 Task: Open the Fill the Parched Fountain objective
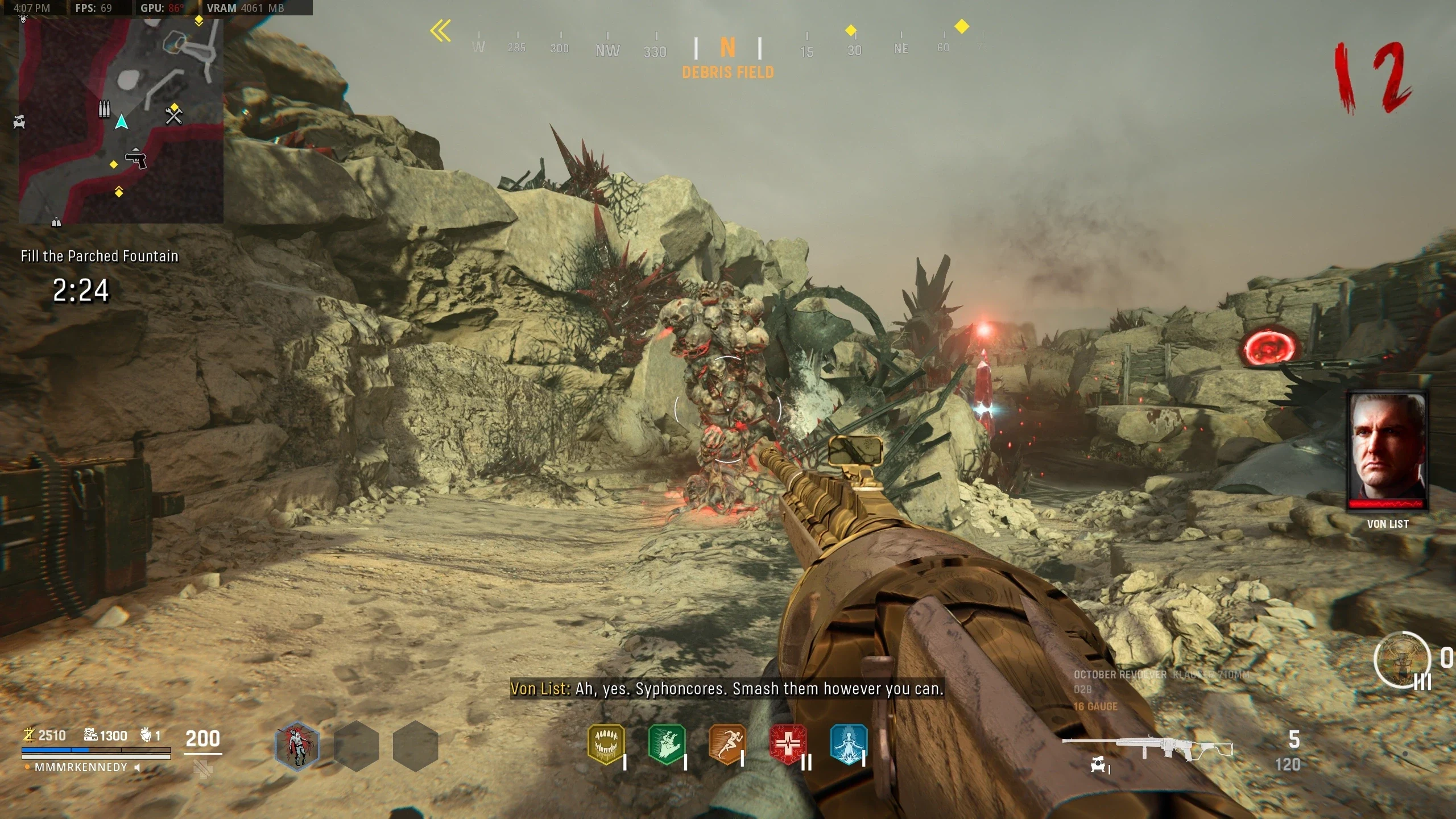(100, 256)
